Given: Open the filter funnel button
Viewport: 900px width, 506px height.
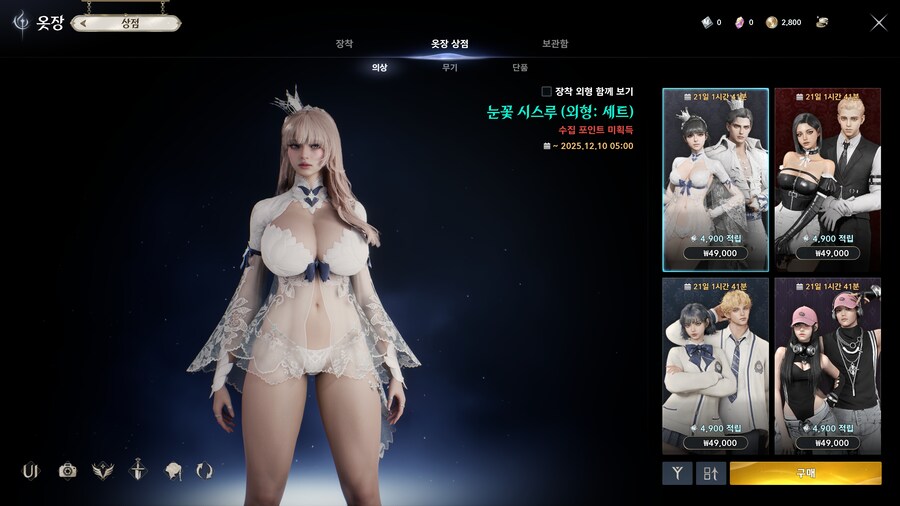Looking at the screenshot, I should pos(677,473).
